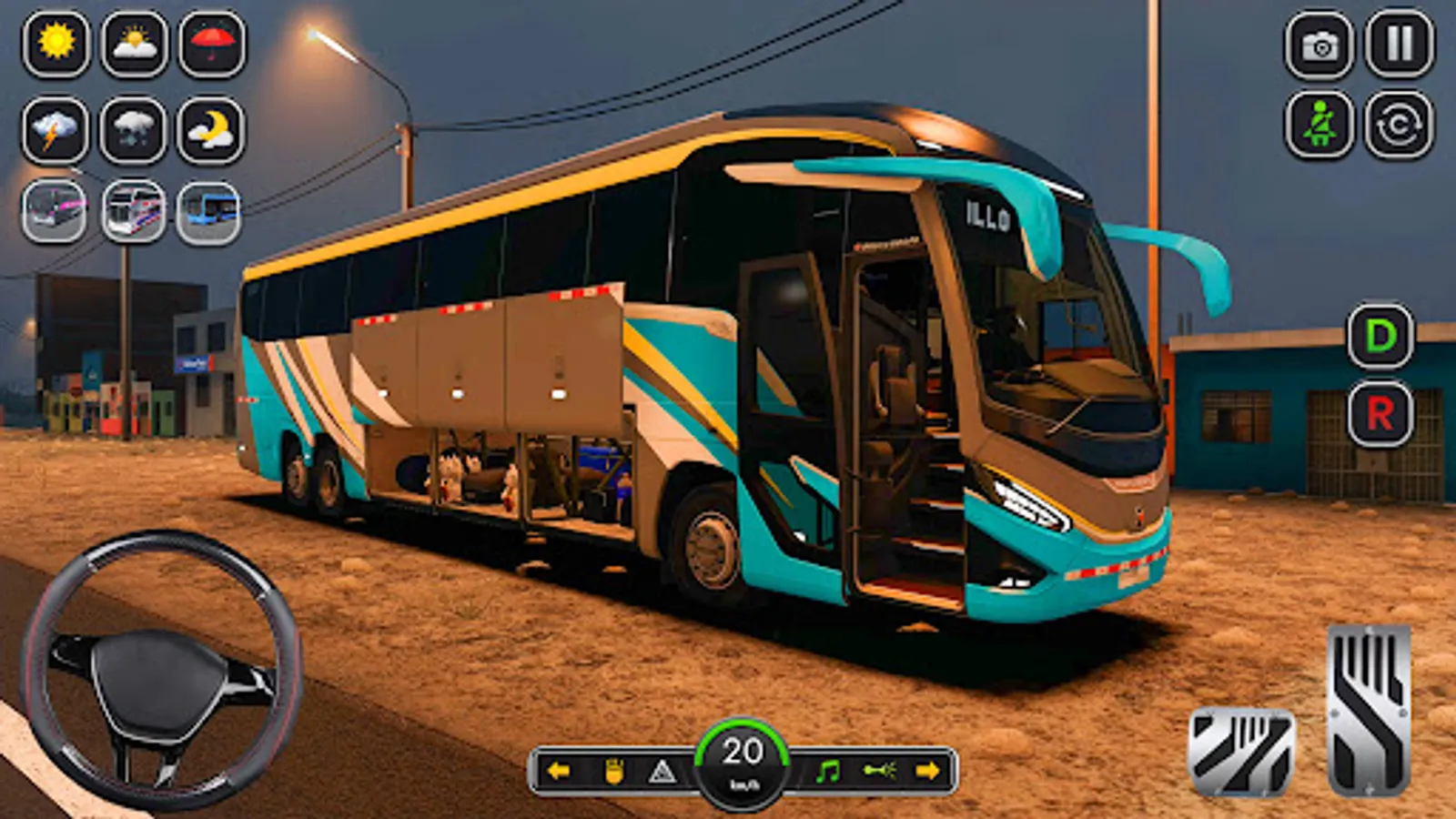Select the sunny weather icon
The height and width of the screenshot is (819, 1456).
tap(55, 44)
